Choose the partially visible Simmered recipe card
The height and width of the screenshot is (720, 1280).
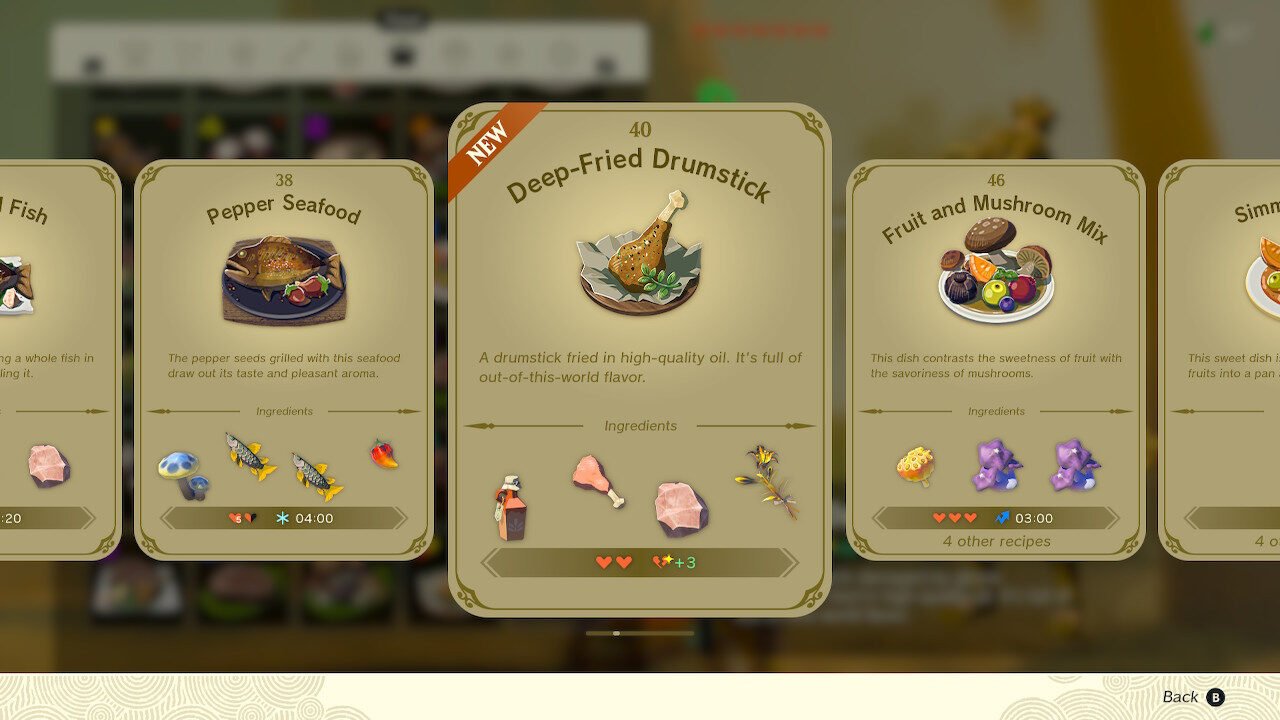click(1222, 360)
